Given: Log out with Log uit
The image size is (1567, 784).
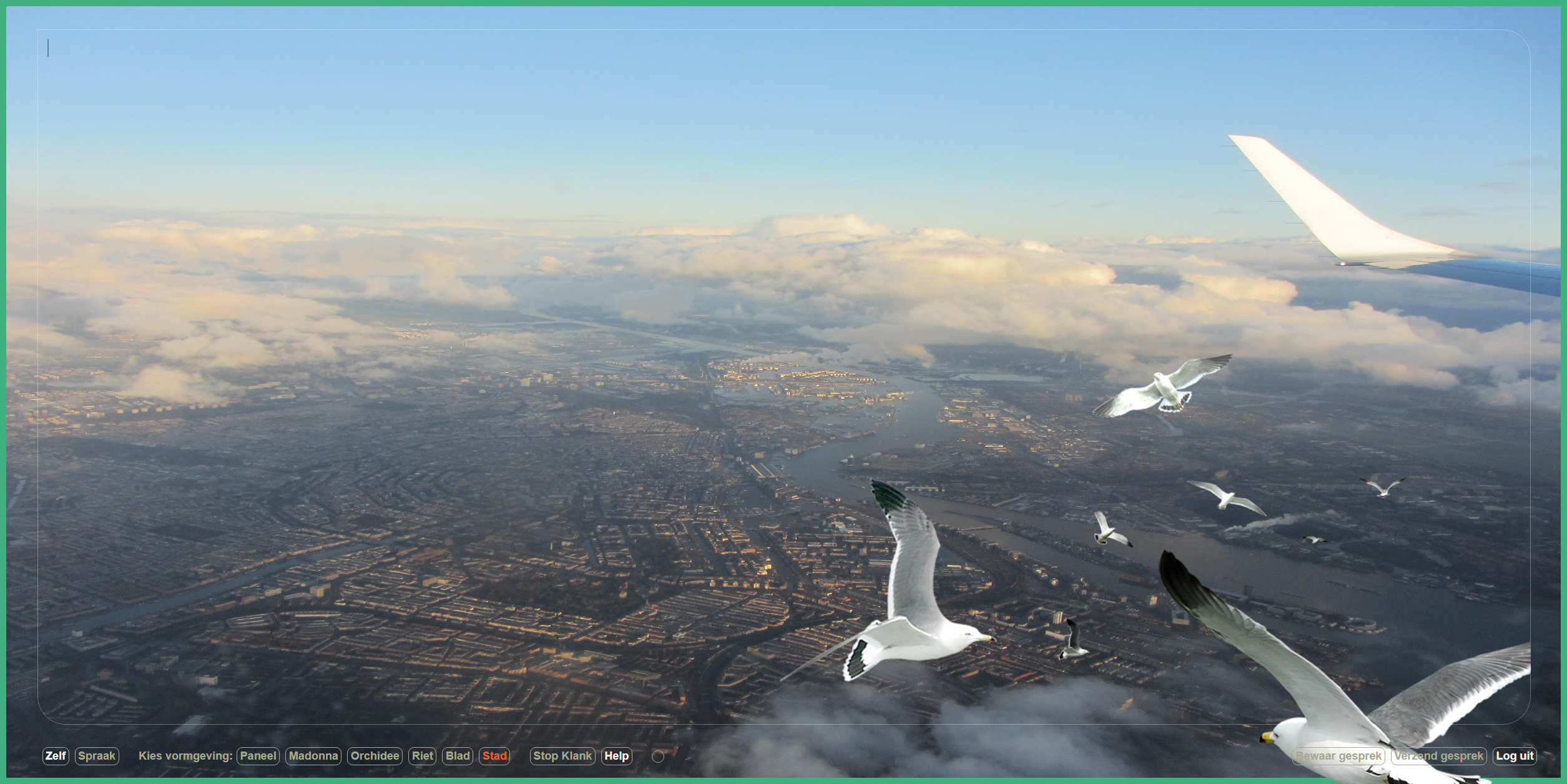Looking at the screenshot, I should (x=1515, y=756).
